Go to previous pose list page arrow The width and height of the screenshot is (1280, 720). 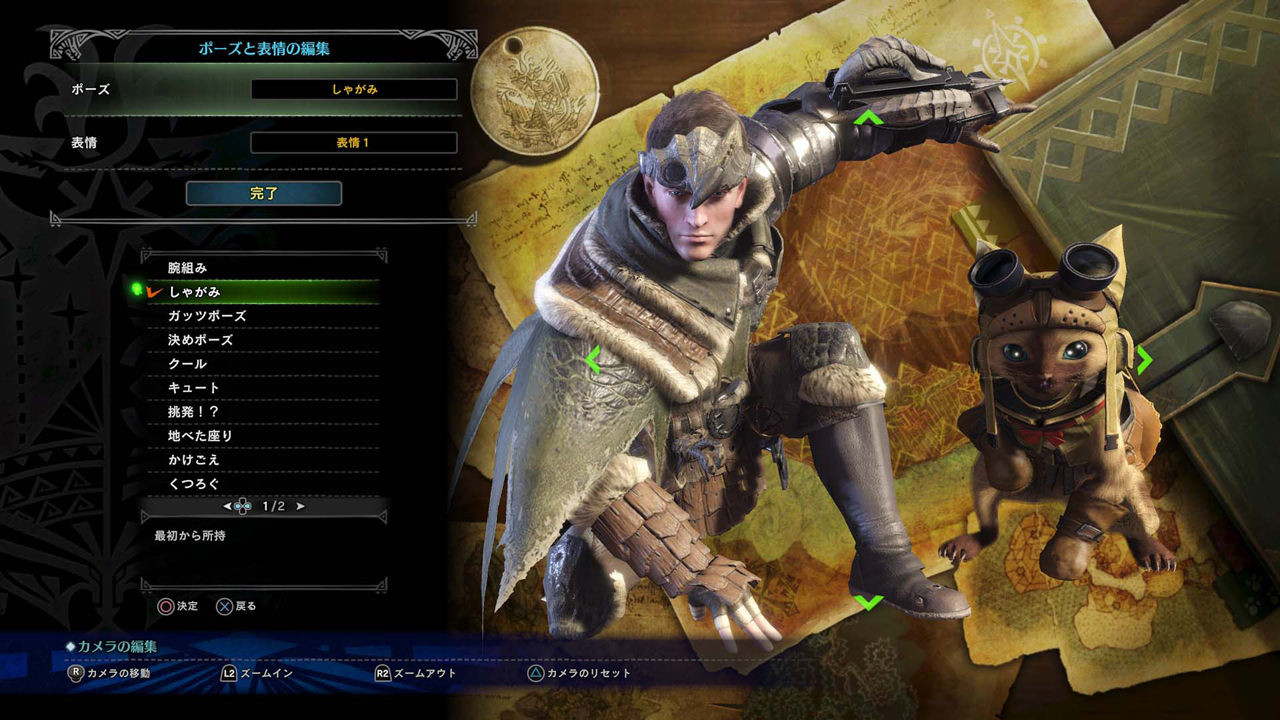pos(228,507)
